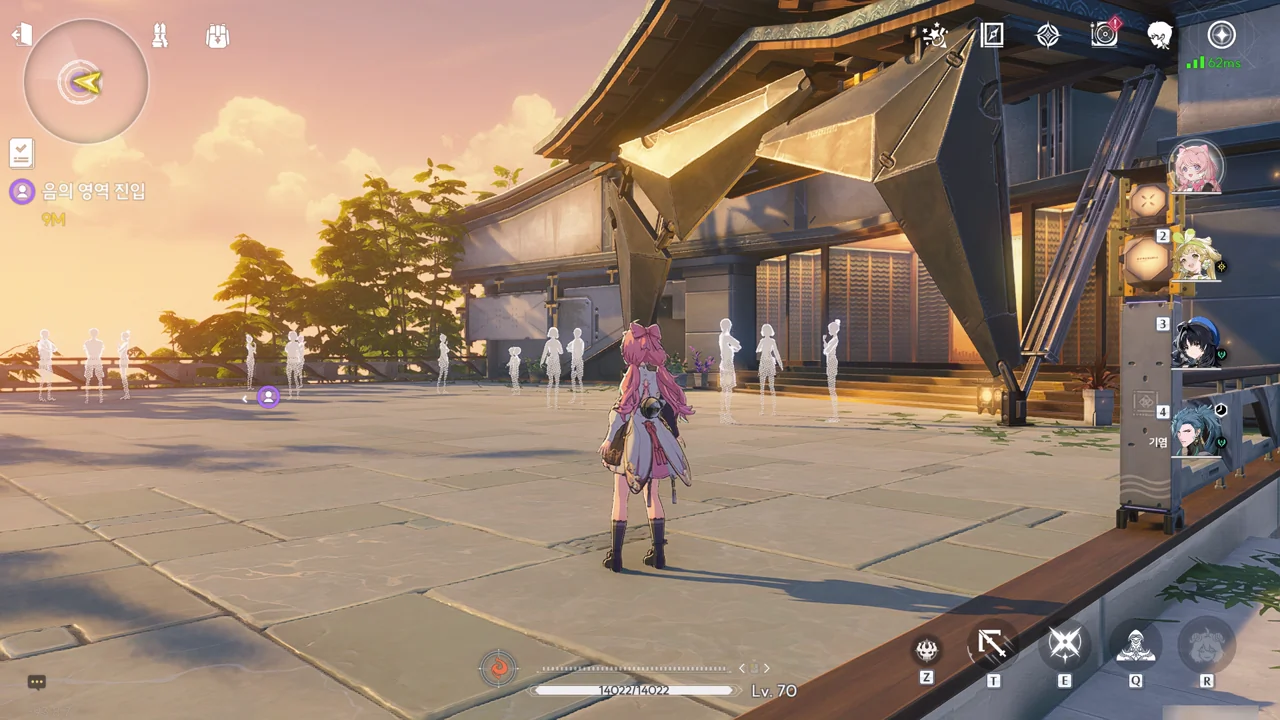This screenshot has width=1280, height=720.
Task: Use the sword grapple tool skill
Action: coord(993,646)
